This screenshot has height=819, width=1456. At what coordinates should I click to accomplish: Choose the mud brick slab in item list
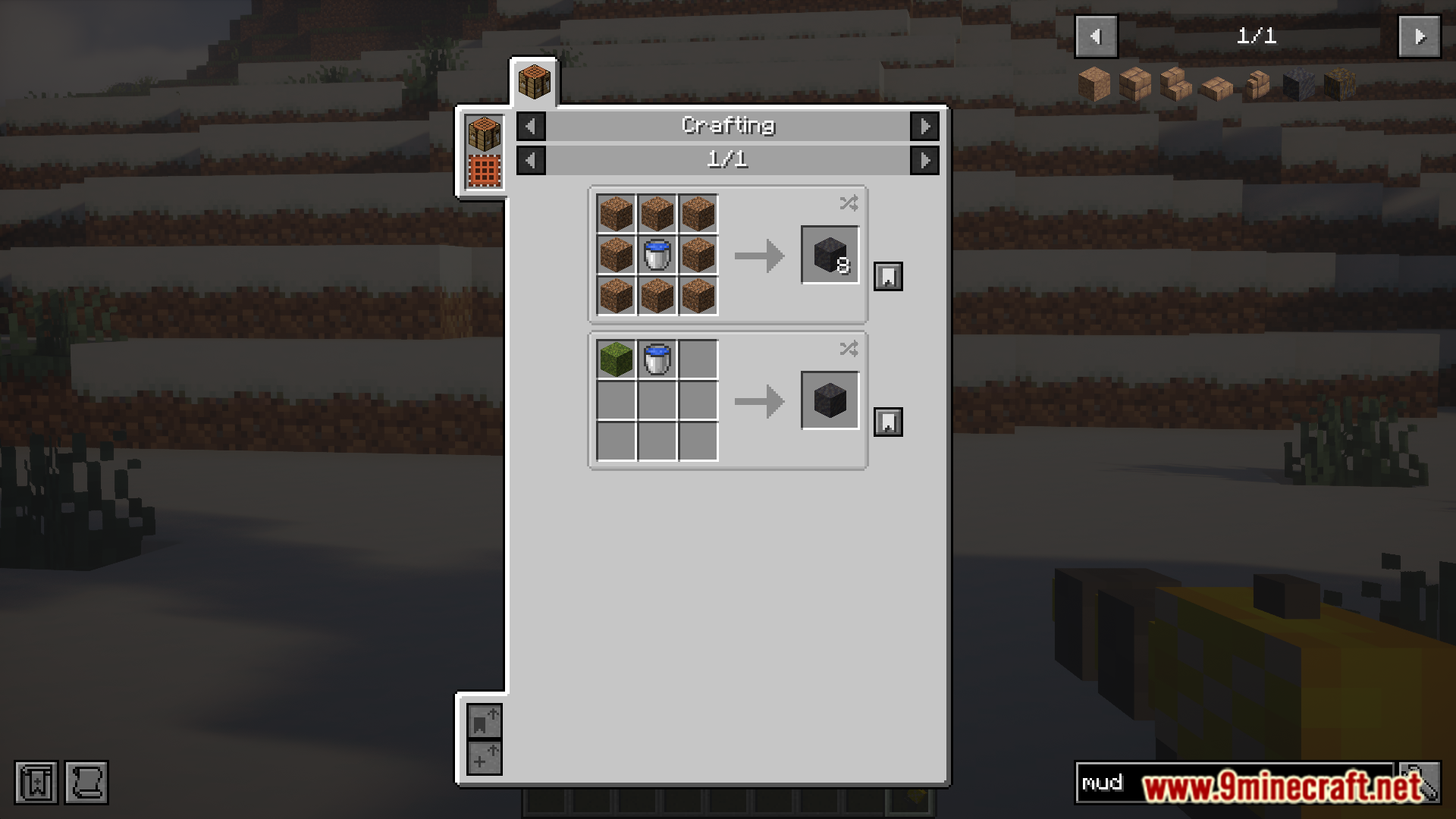point(1216,86)
